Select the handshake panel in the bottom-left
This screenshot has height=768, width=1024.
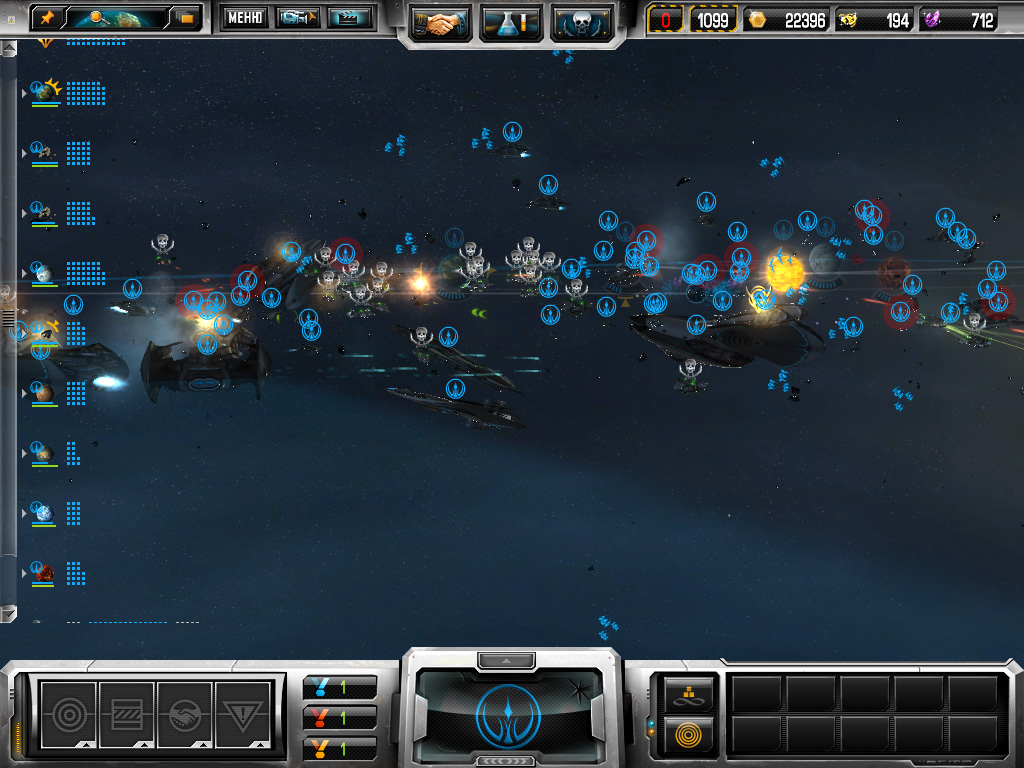click(x=185, y=713)
